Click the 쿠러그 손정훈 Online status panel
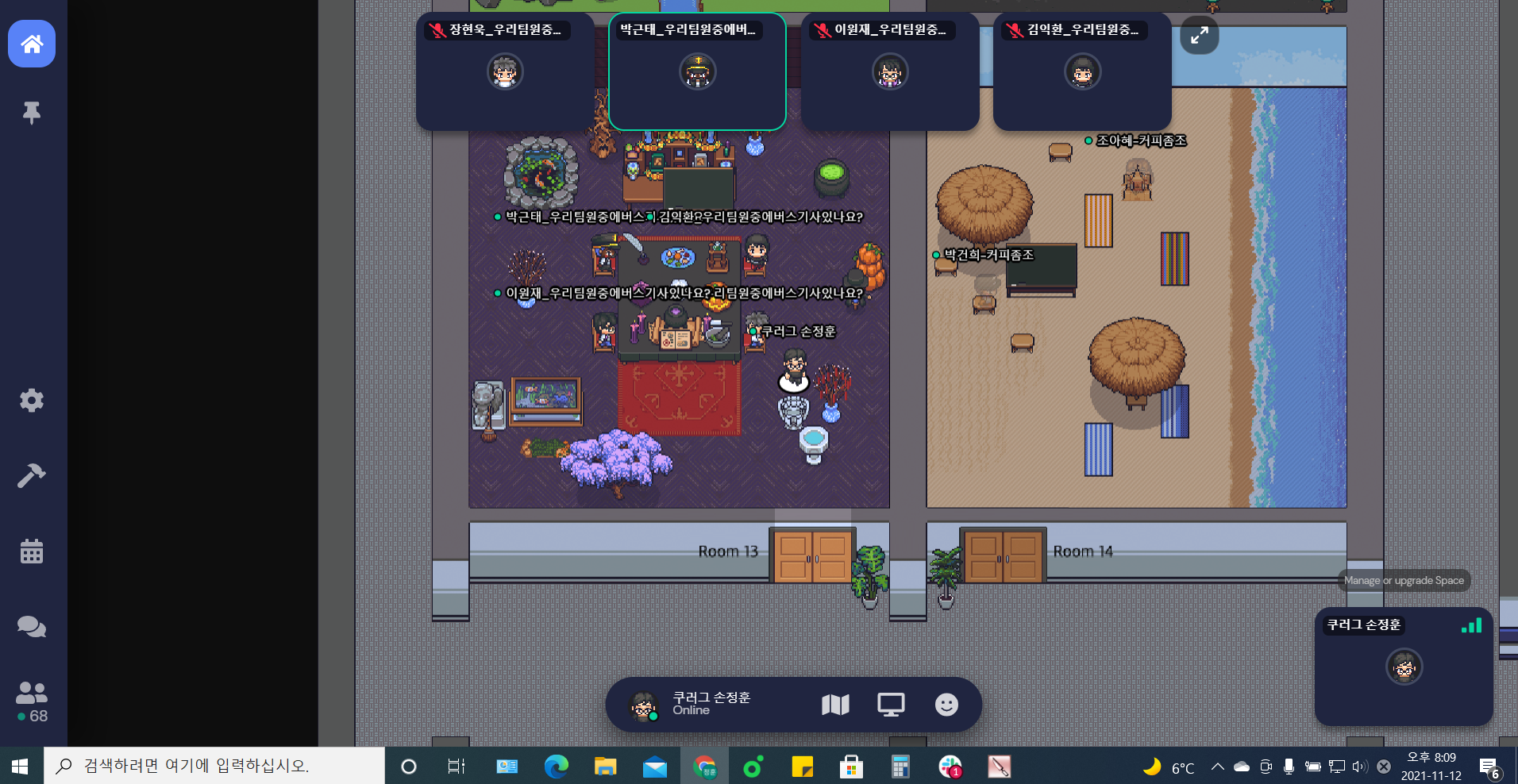Screen dimensions: 1518x784 click(699, 704)
